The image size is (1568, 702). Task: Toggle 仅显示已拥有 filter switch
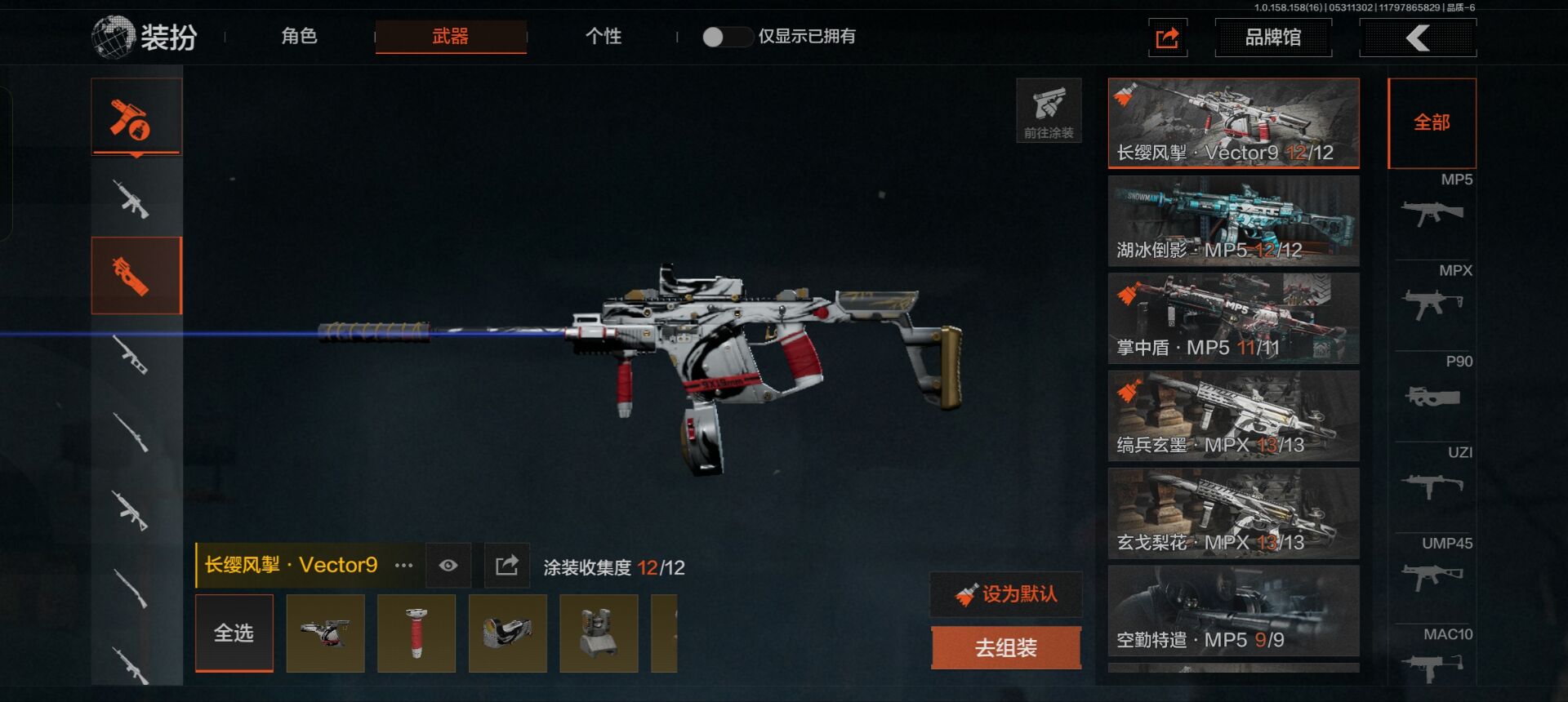point(726,37)
